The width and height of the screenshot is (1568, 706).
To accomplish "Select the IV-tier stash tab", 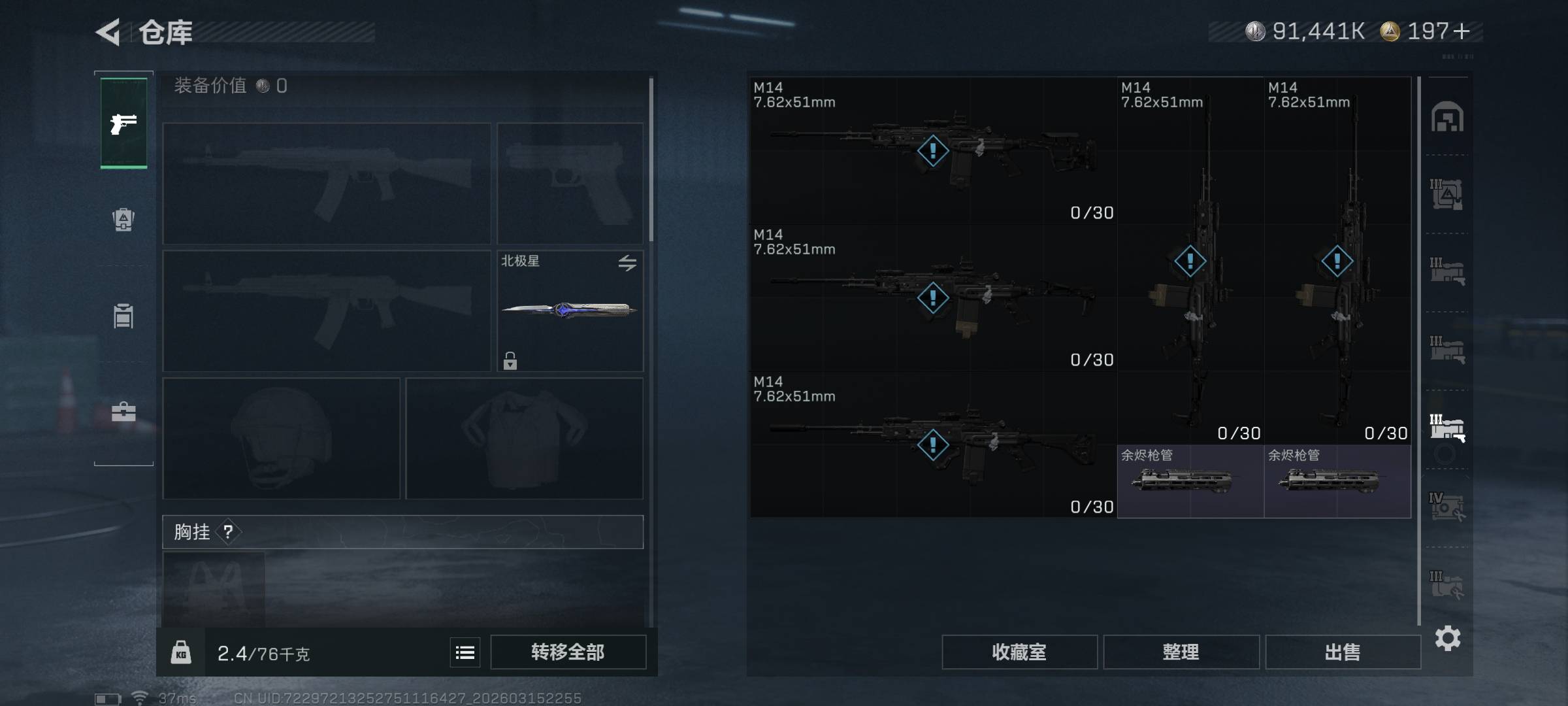I will click(x=1446, y=507).
